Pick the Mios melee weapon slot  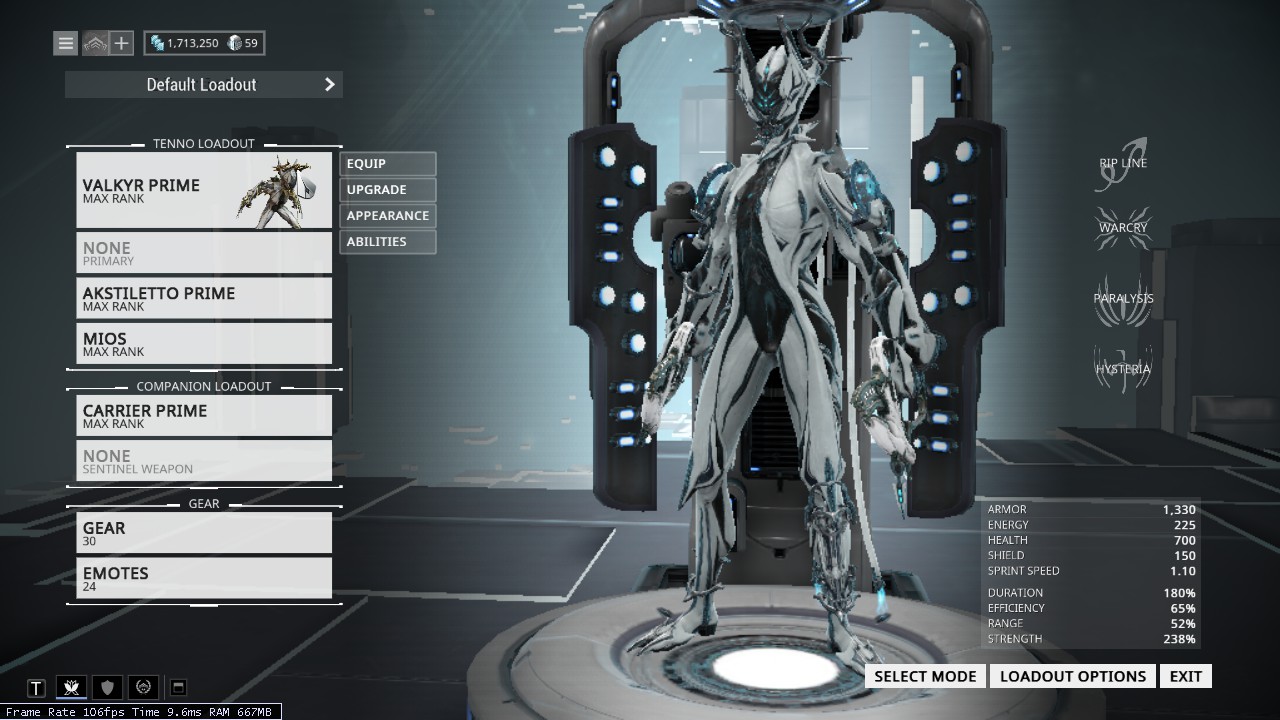203,343
